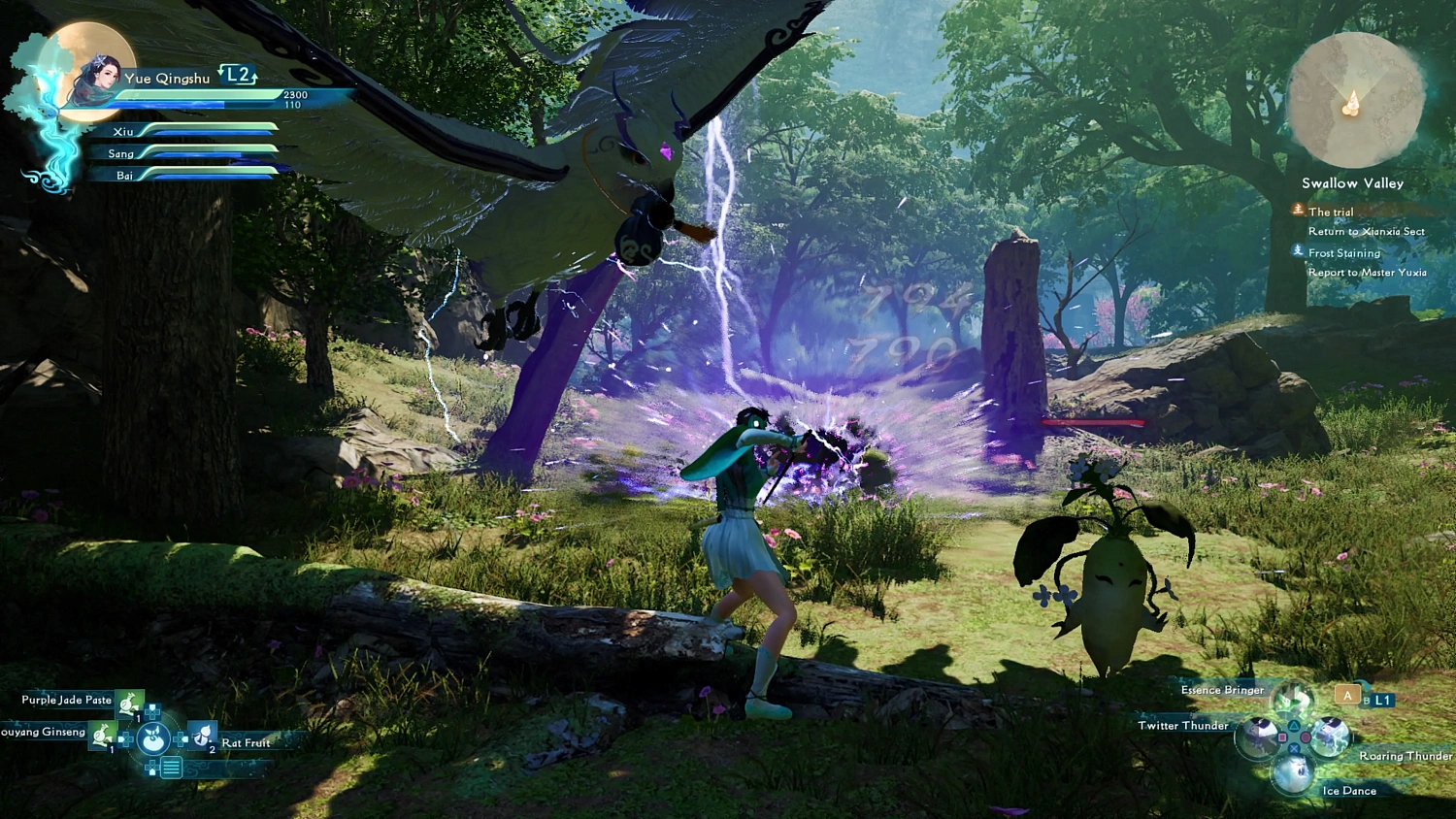The image size is (1456, 819).
Task: Select the "Frost Staining" quest entry
Action: tap(1343, 253)
